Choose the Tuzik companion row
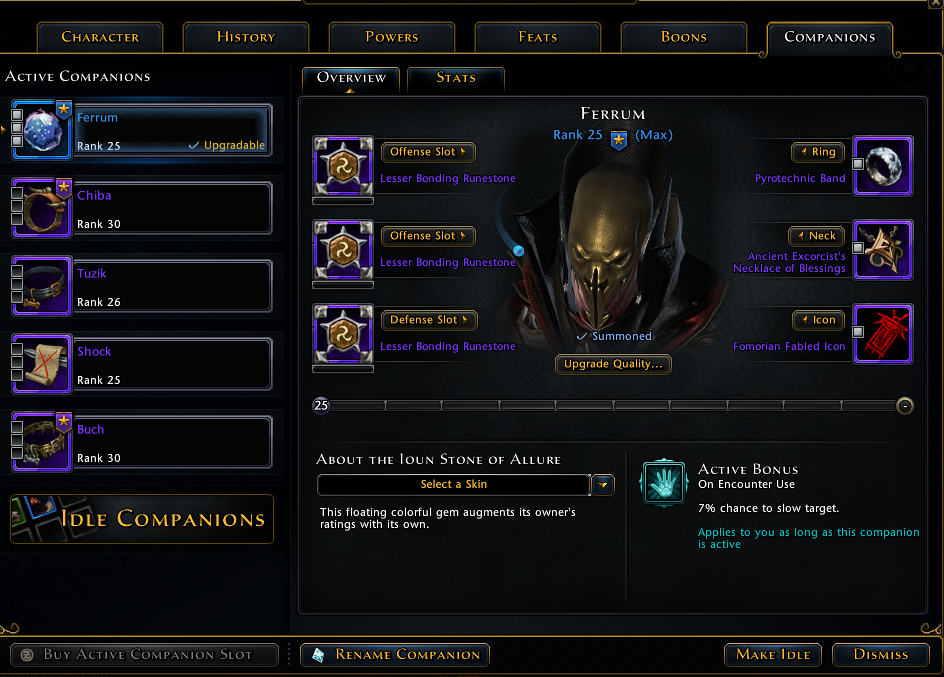 pyautogui.click(x=172, y=286)
